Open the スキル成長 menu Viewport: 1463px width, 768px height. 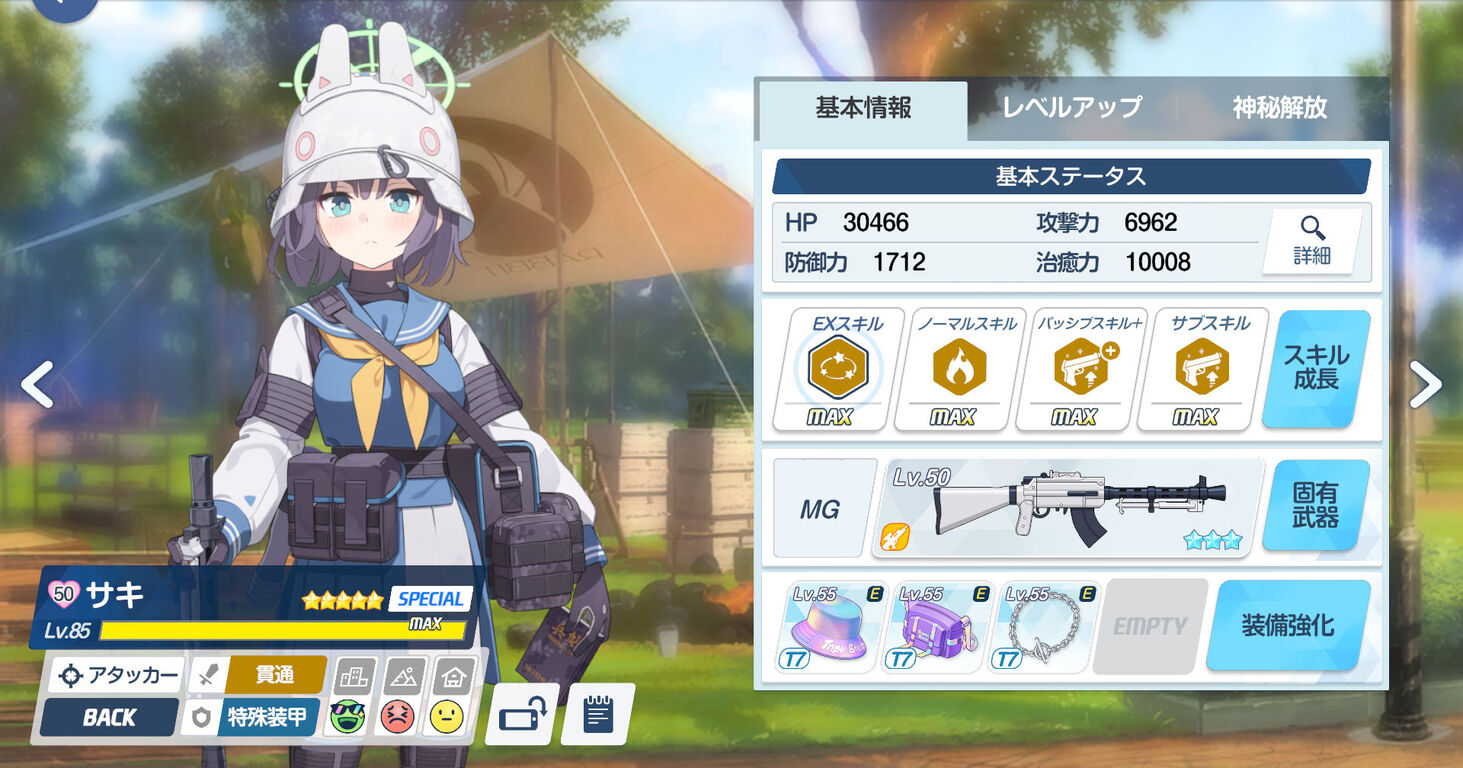click(x=1316, y=368)
